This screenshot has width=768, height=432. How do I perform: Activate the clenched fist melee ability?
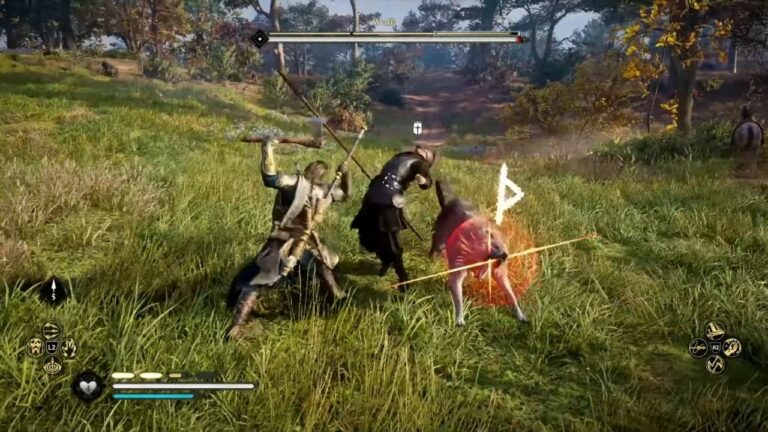[733, 347]
